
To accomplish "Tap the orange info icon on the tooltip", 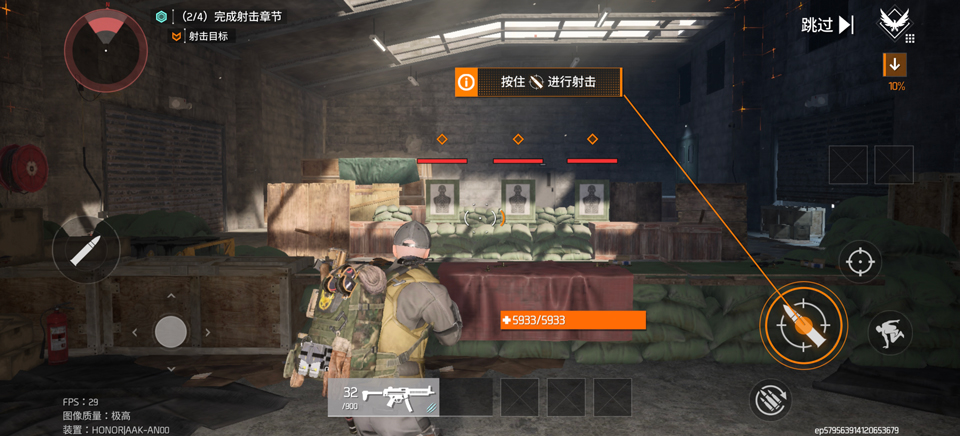I will pyautogui.click(x=466, y=82).
